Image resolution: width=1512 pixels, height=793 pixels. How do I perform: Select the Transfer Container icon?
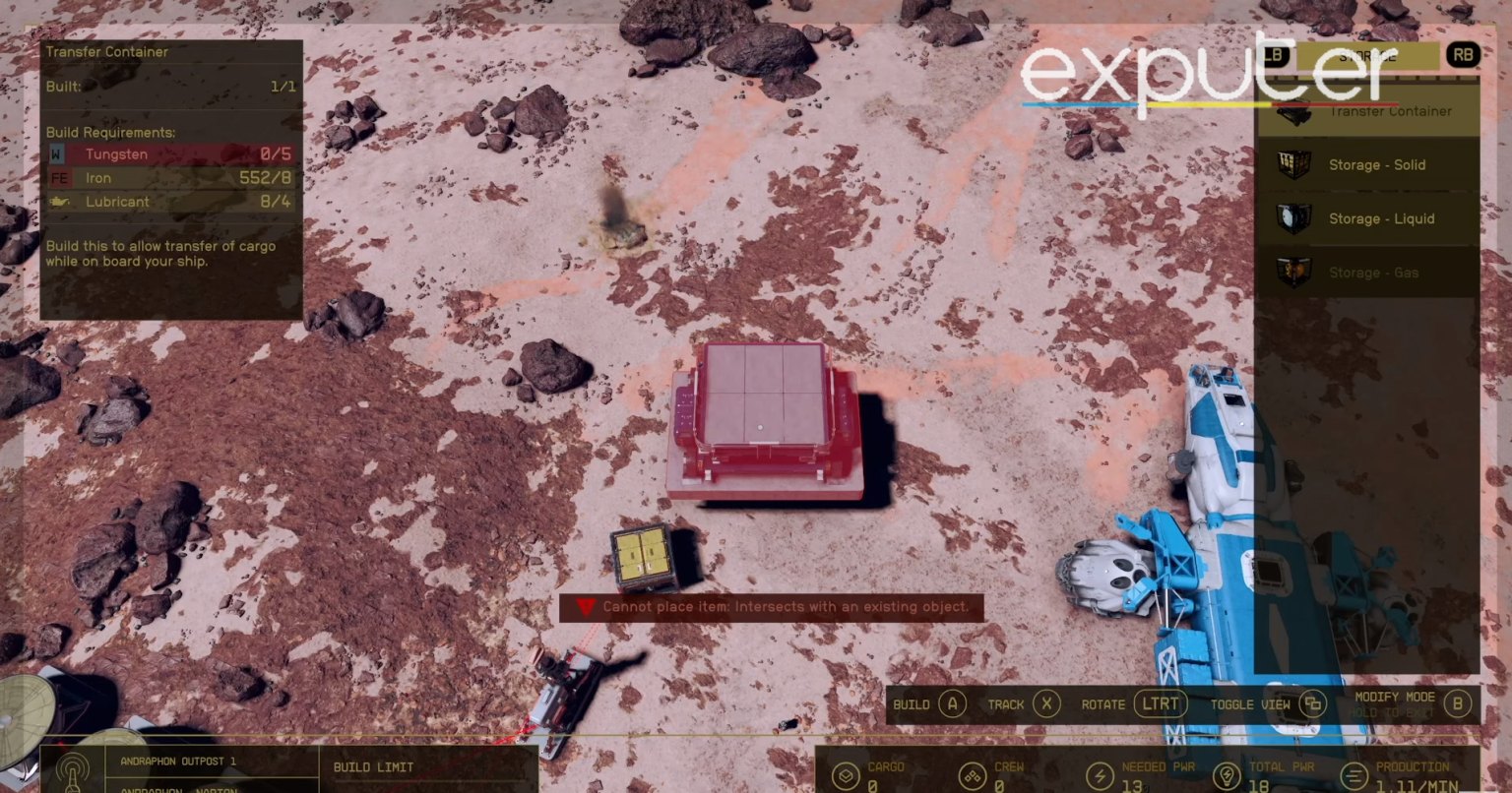coord(1291,111)
